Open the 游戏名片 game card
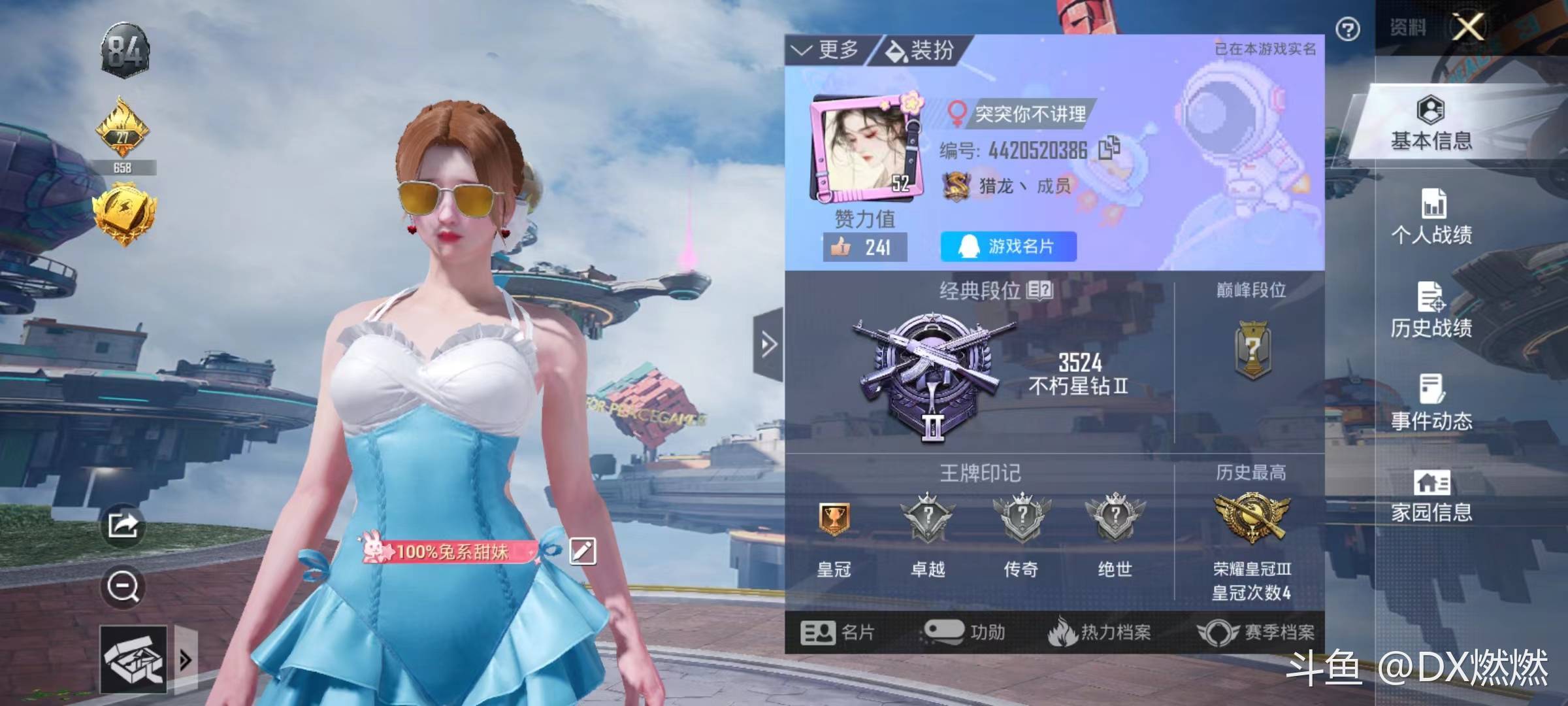 (1008, 246)
